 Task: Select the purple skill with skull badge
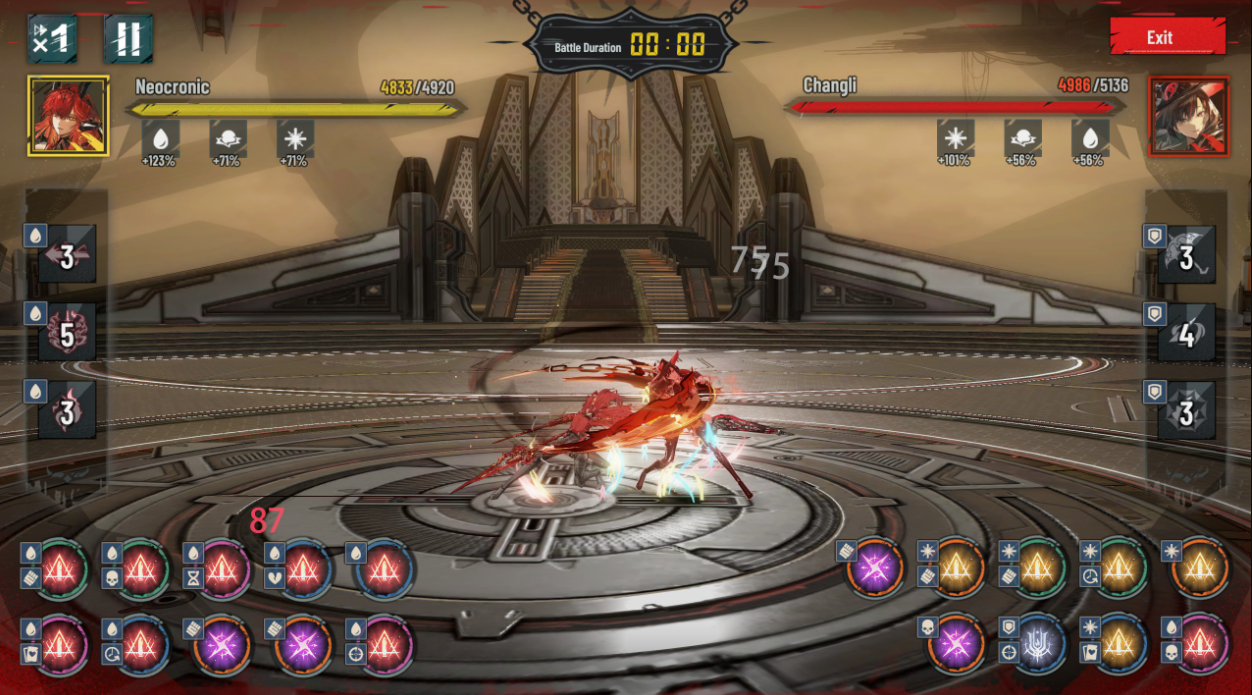[958, 643]
